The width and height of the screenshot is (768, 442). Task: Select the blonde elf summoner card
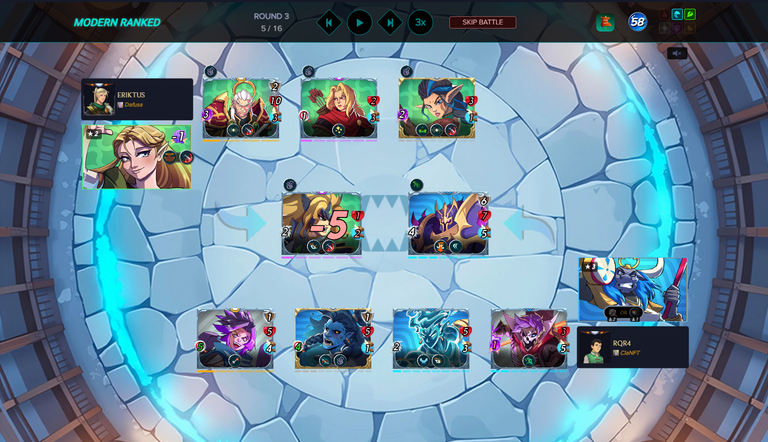(137, 157)
